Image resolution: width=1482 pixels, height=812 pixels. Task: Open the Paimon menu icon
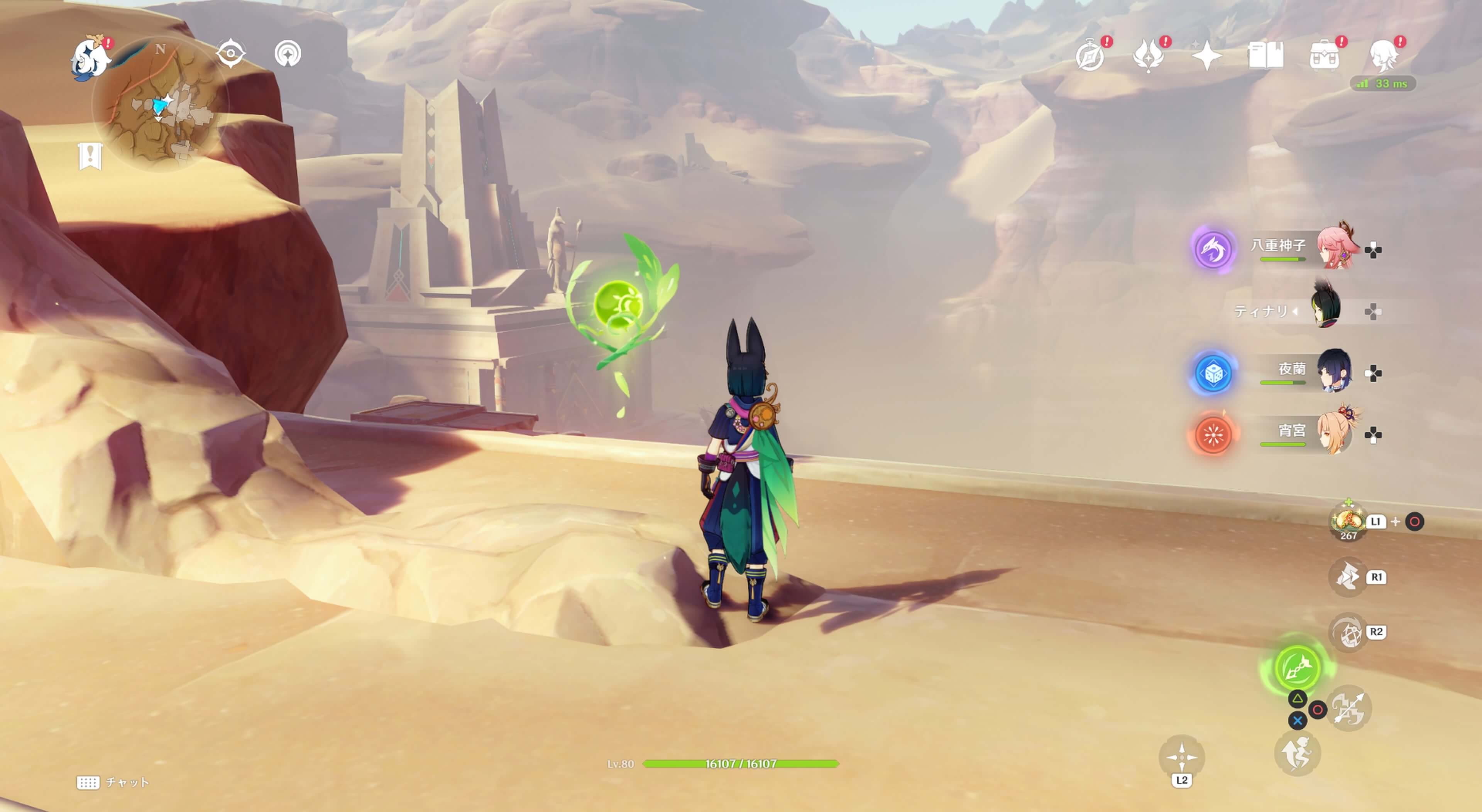[91, 57]
